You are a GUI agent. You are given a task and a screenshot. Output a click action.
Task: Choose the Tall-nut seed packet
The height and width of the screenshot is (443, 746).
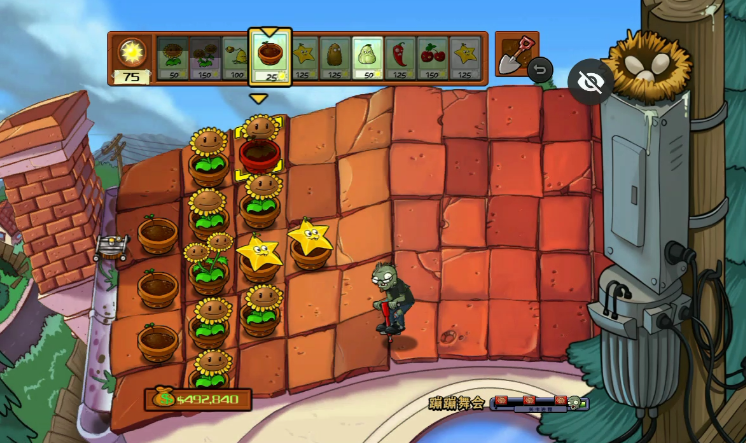pos(334,58)
